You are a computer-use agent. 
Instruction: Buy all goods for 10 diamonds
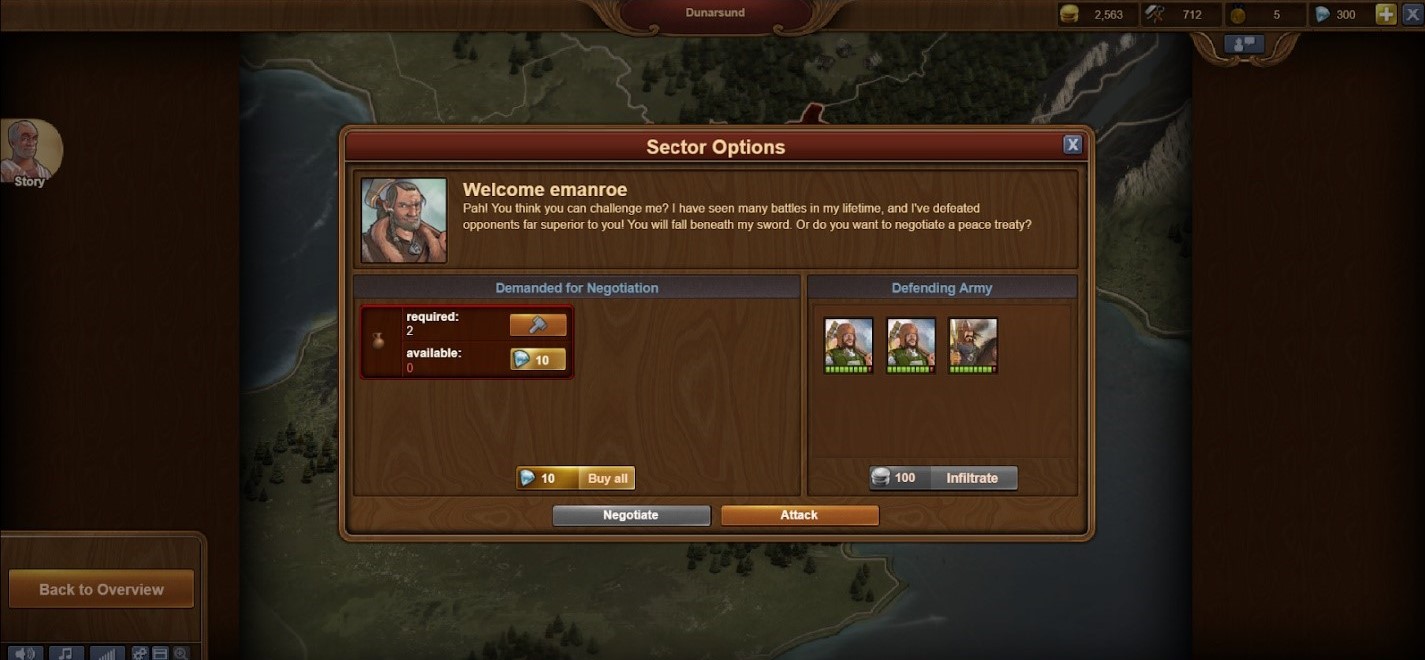(576, 478)
